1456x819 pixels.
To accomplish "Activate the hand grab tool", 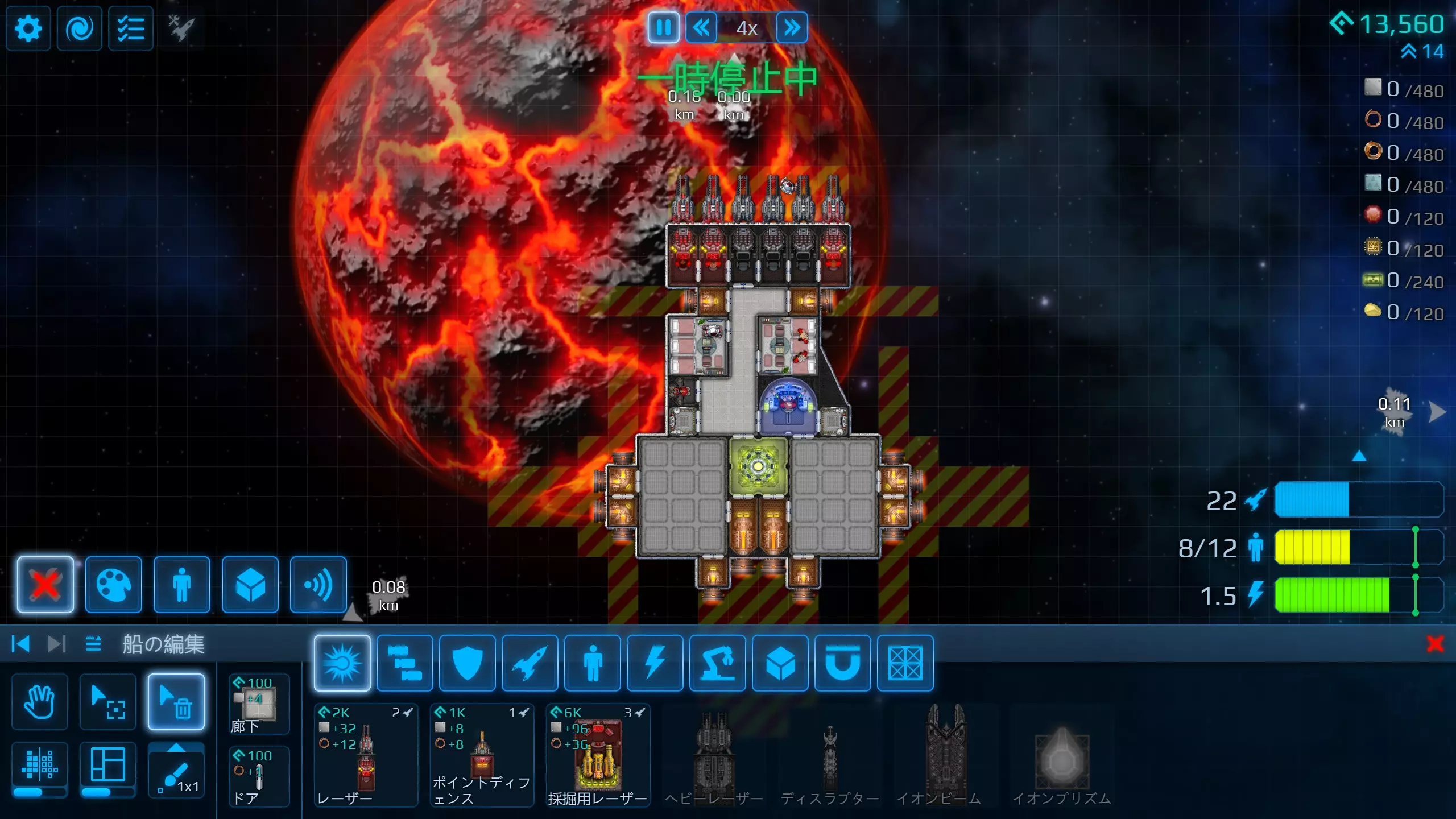I will tap(40, 702).
